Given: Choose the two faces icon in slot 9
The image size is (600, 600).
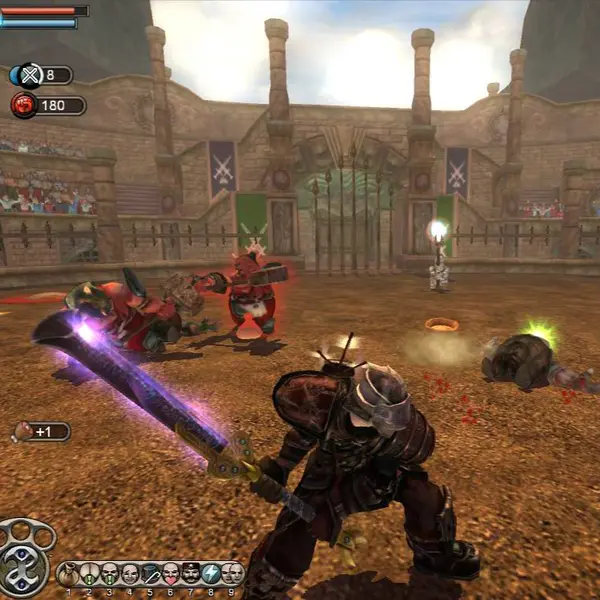Looking at the screenshot, I should point(232,573).
